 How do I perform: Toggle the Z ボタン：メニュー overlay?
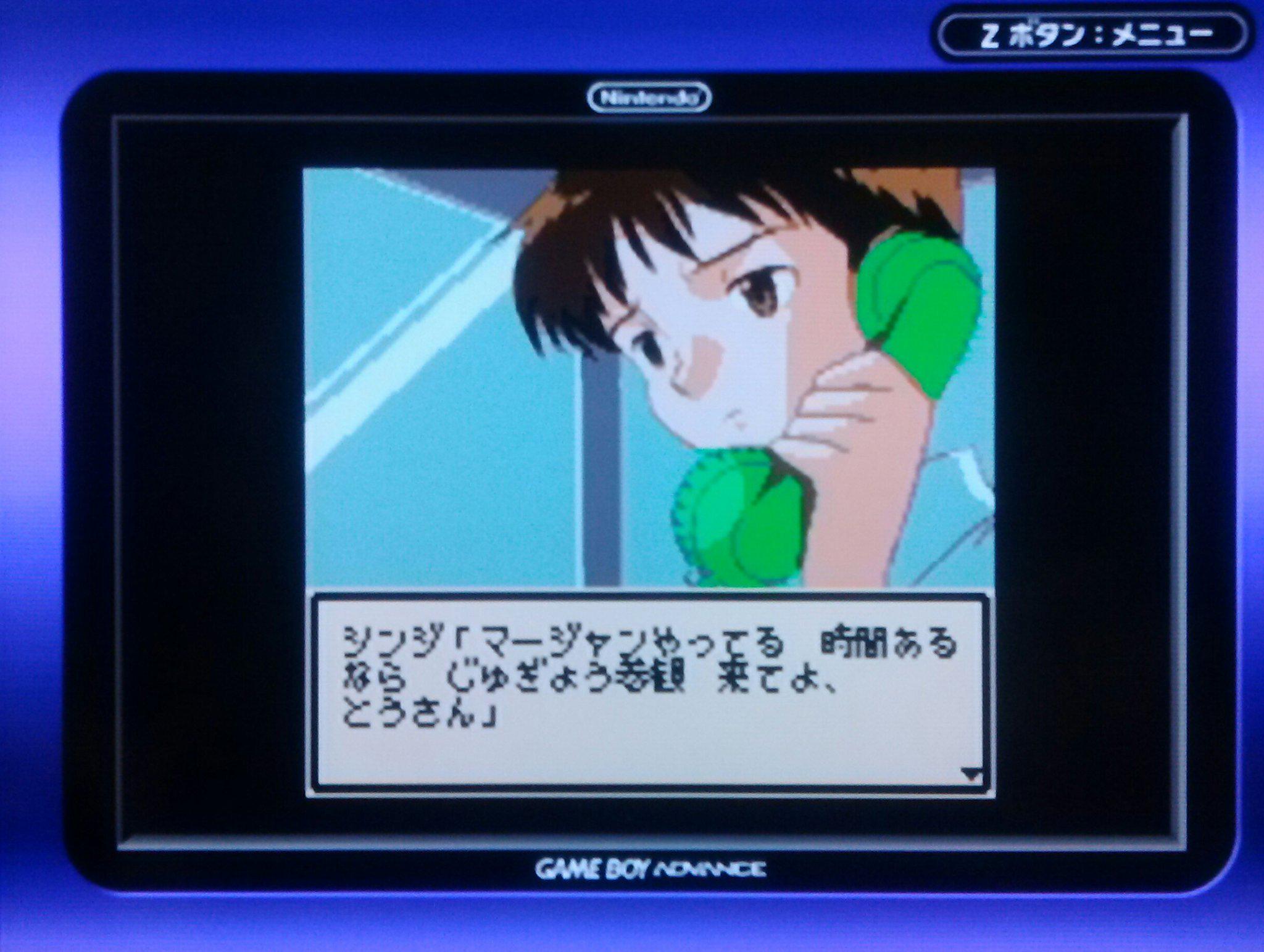coord(1092,35)
